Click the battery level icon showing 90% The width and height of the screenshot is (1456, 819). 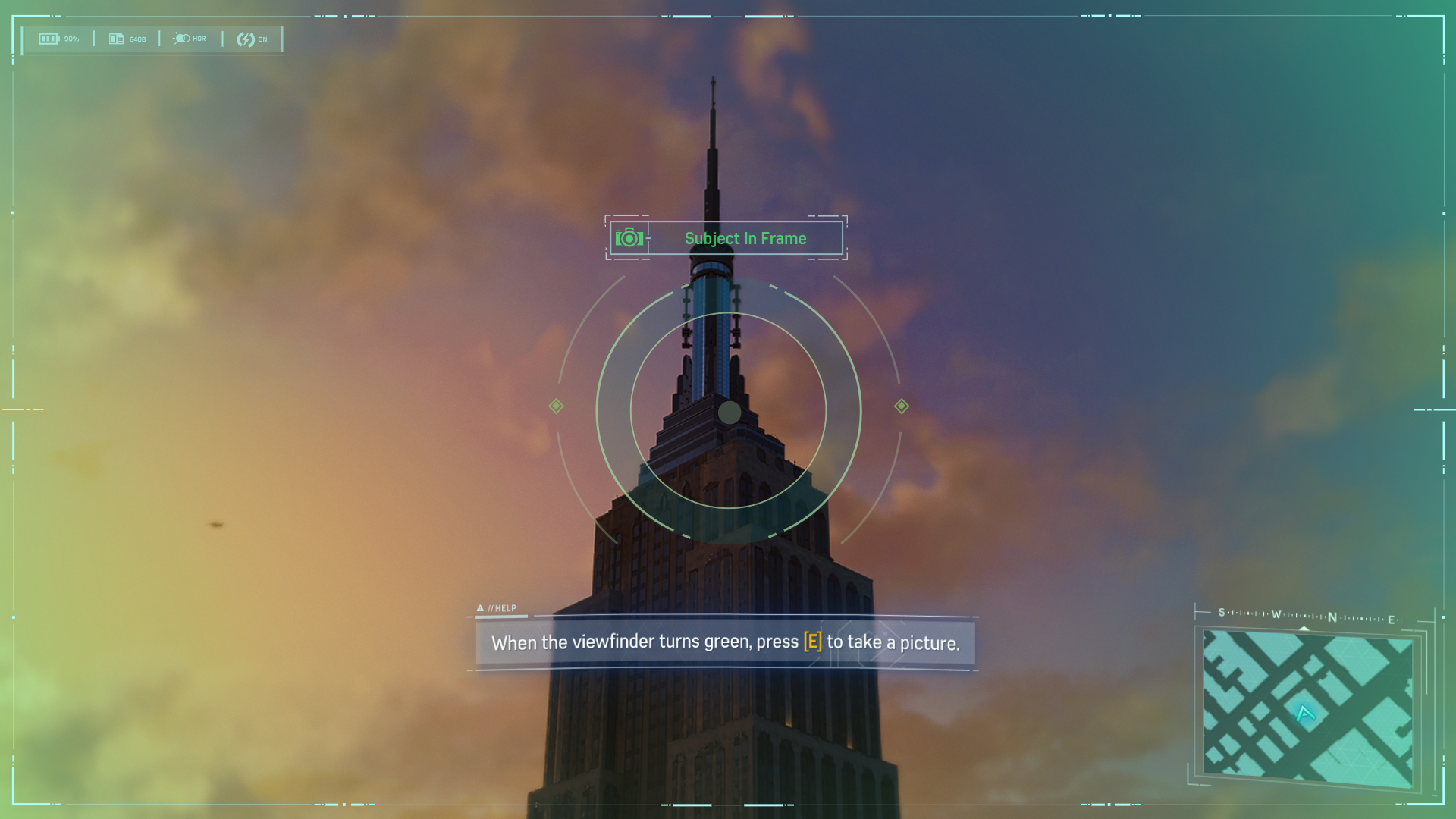point(49,38)
